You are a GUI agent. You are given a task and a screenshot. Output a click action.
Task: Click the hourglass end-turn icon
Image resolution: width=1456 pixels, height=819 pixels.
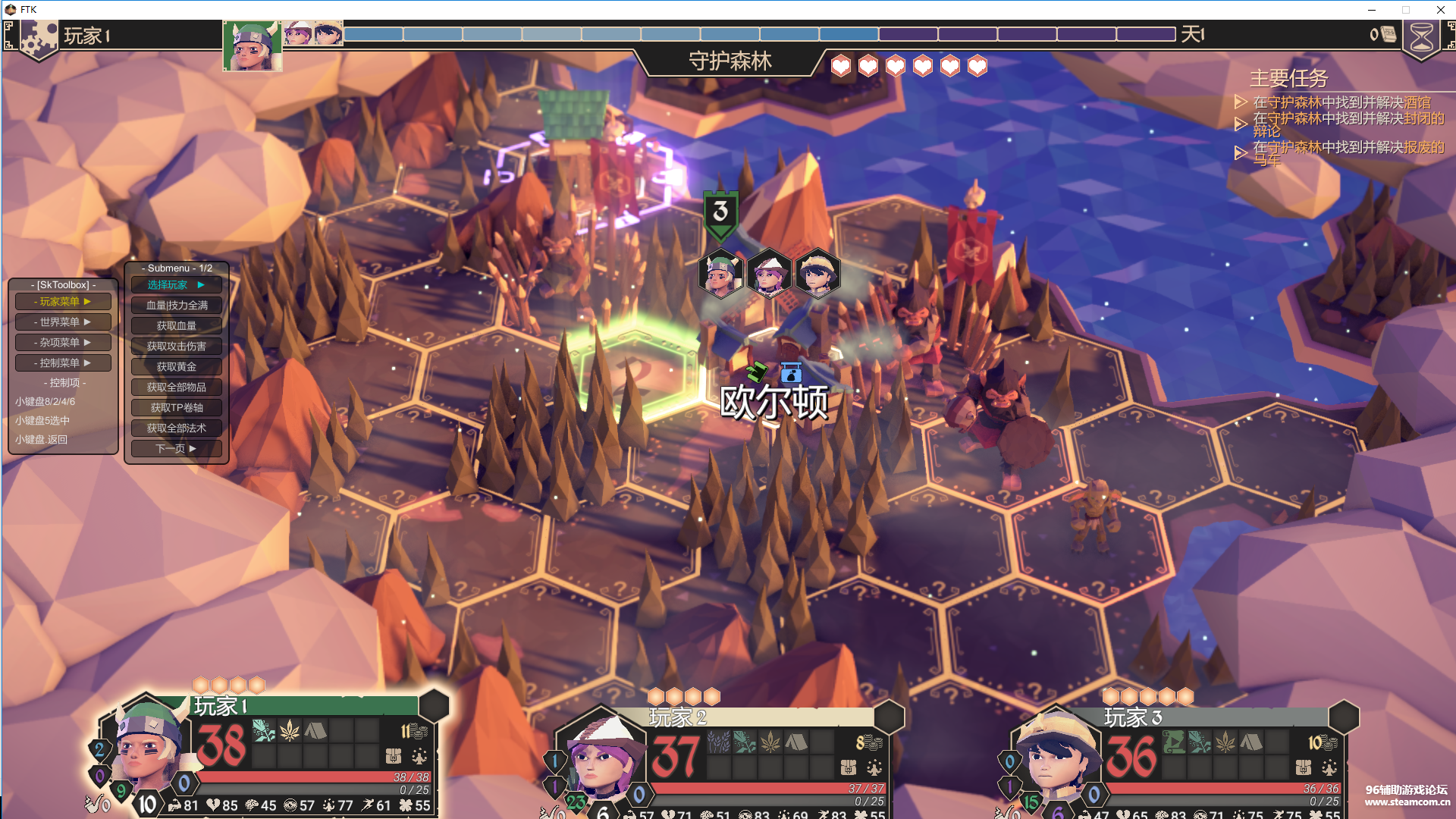click(1421, 38)
